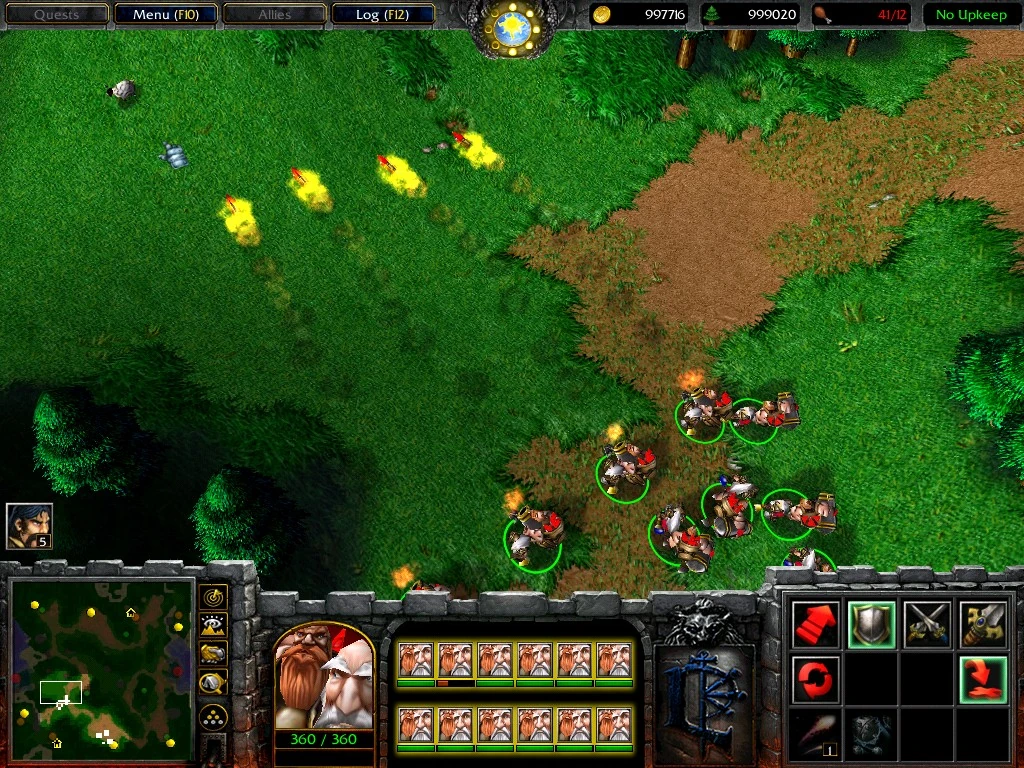Open the formation toggle dots button
The height and width of the screenshot is (768, 1024).
pos(213,717)
